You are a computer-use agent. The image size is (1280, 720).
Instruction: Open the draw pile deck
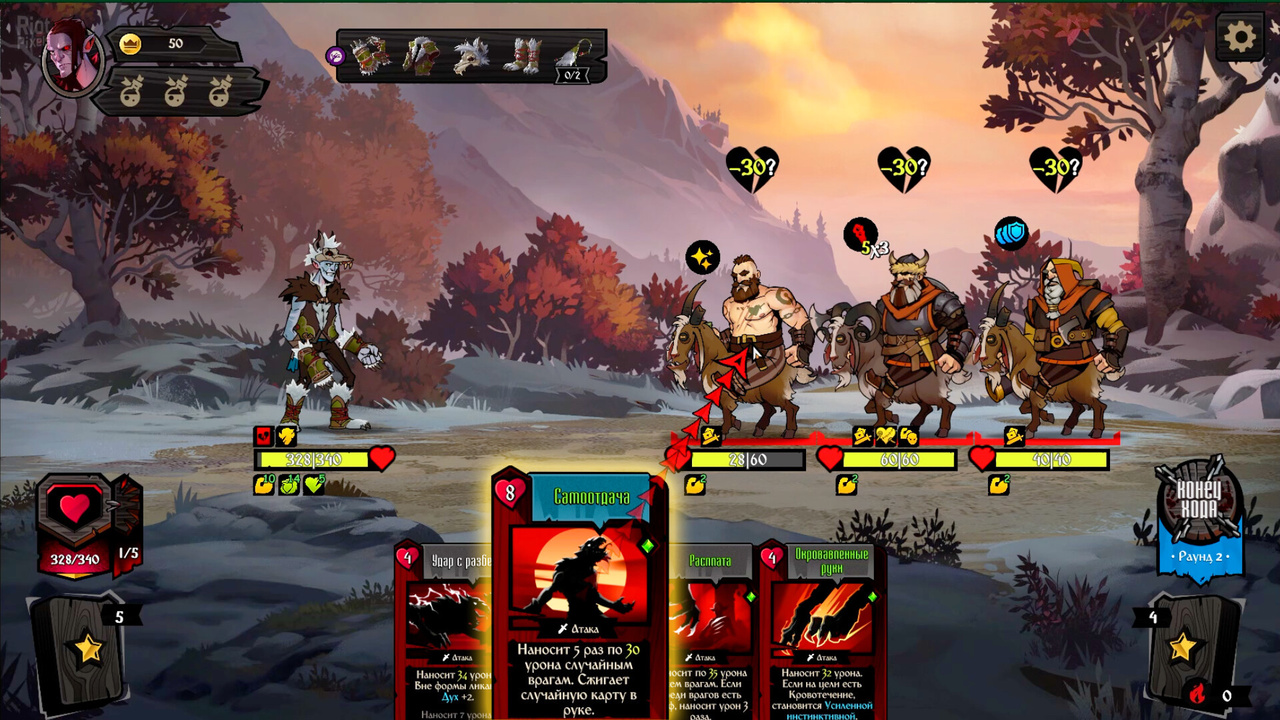[87, 650]
